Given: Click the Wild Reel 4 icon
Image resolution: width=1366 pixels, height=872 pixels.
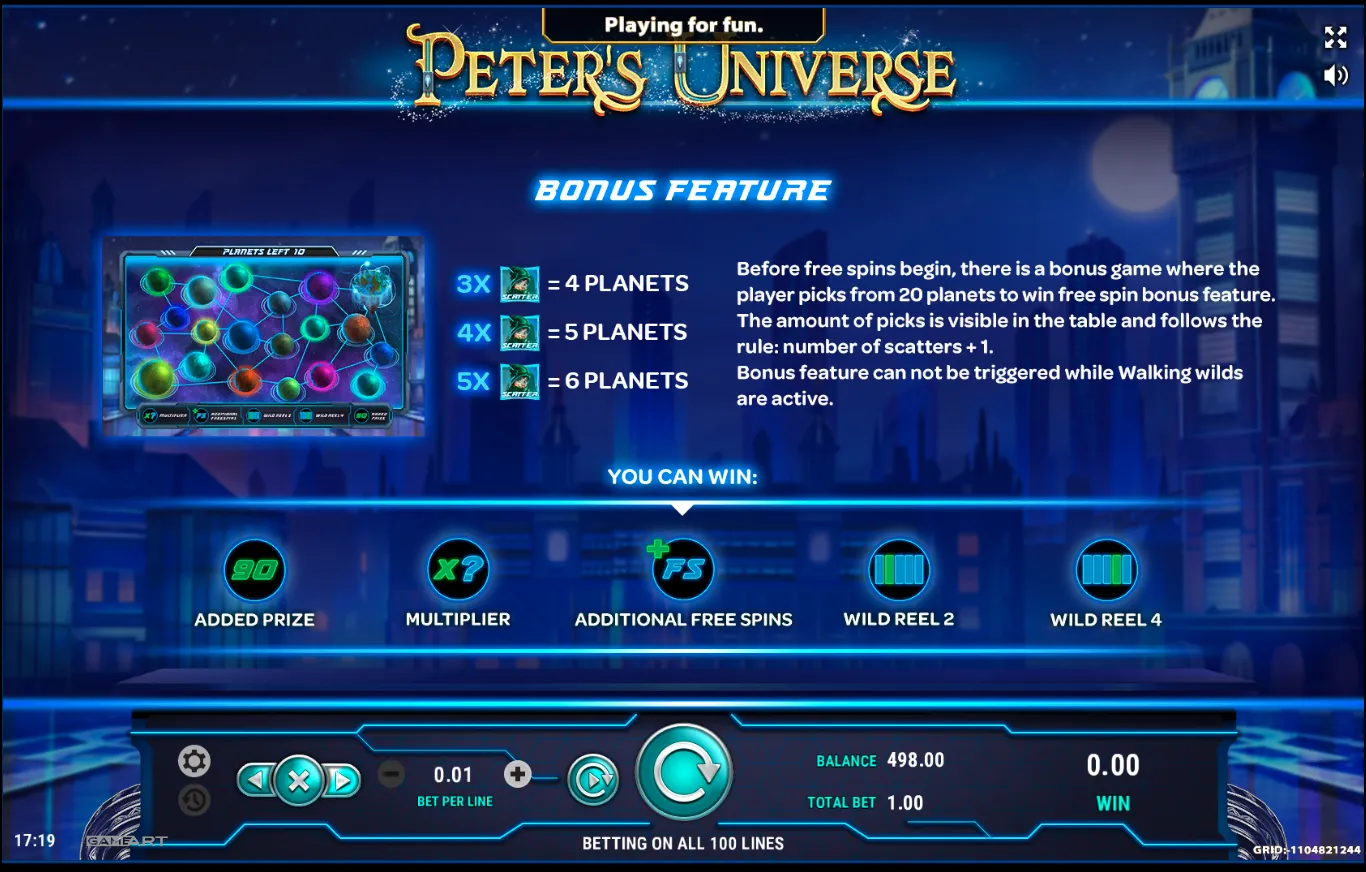Looking at the screenshot, I should 1107,570.
